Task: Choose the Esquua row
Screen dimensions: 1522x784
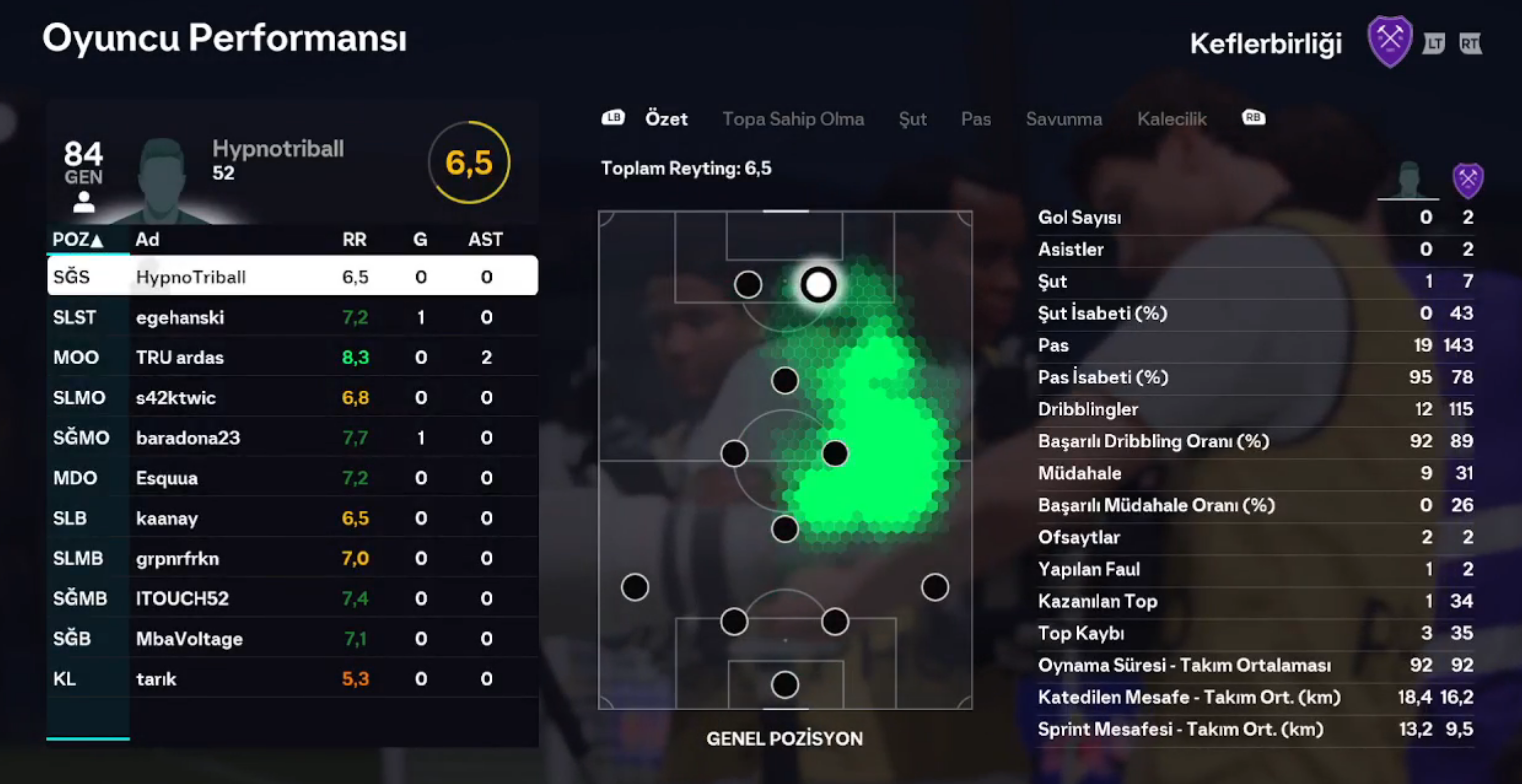Action: tap(292, 478)
